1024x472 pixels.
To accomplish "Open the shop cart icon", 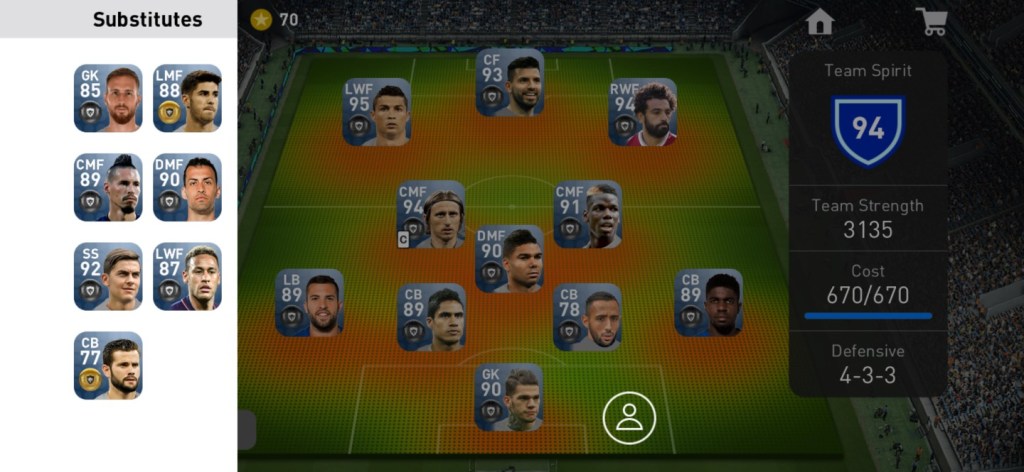I will (x=932, y=22).
